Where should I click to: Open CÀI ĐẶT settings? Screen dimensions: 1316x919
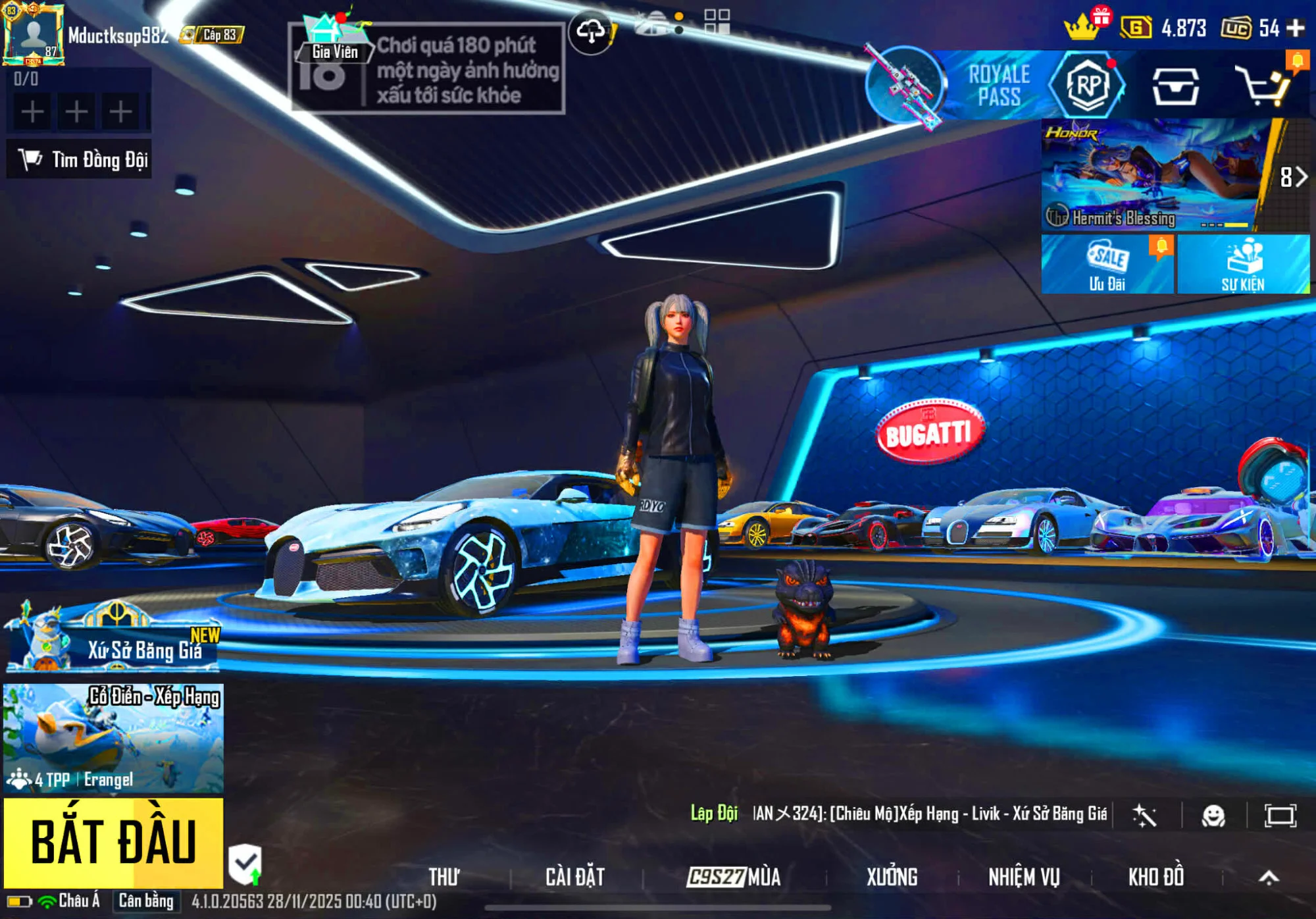click(574, 877)
